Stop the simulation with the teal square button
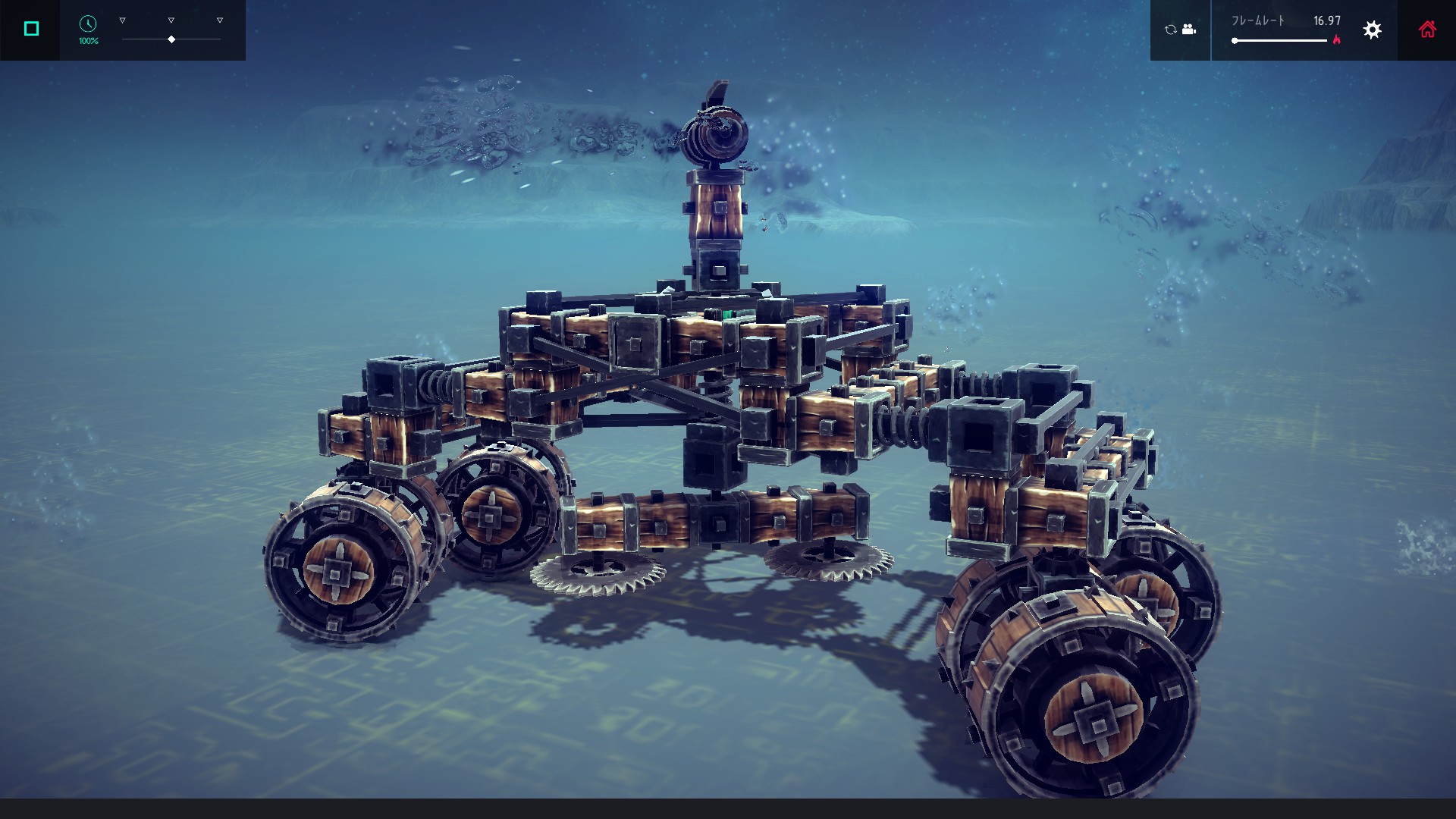The width and height of the screenshot is (1456, 819). (30, 28)
